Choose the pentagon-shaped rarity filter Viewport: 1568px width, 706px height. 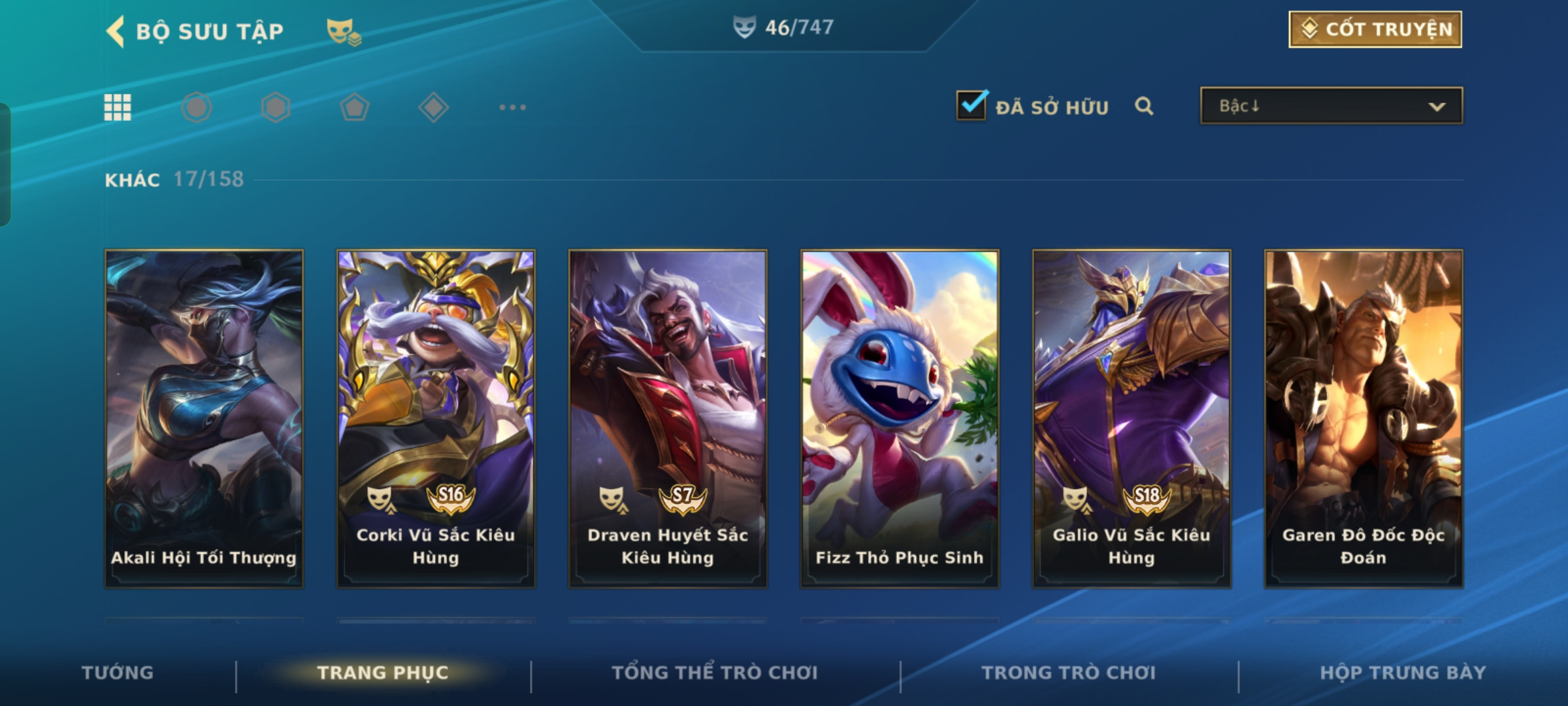[354, 107]
